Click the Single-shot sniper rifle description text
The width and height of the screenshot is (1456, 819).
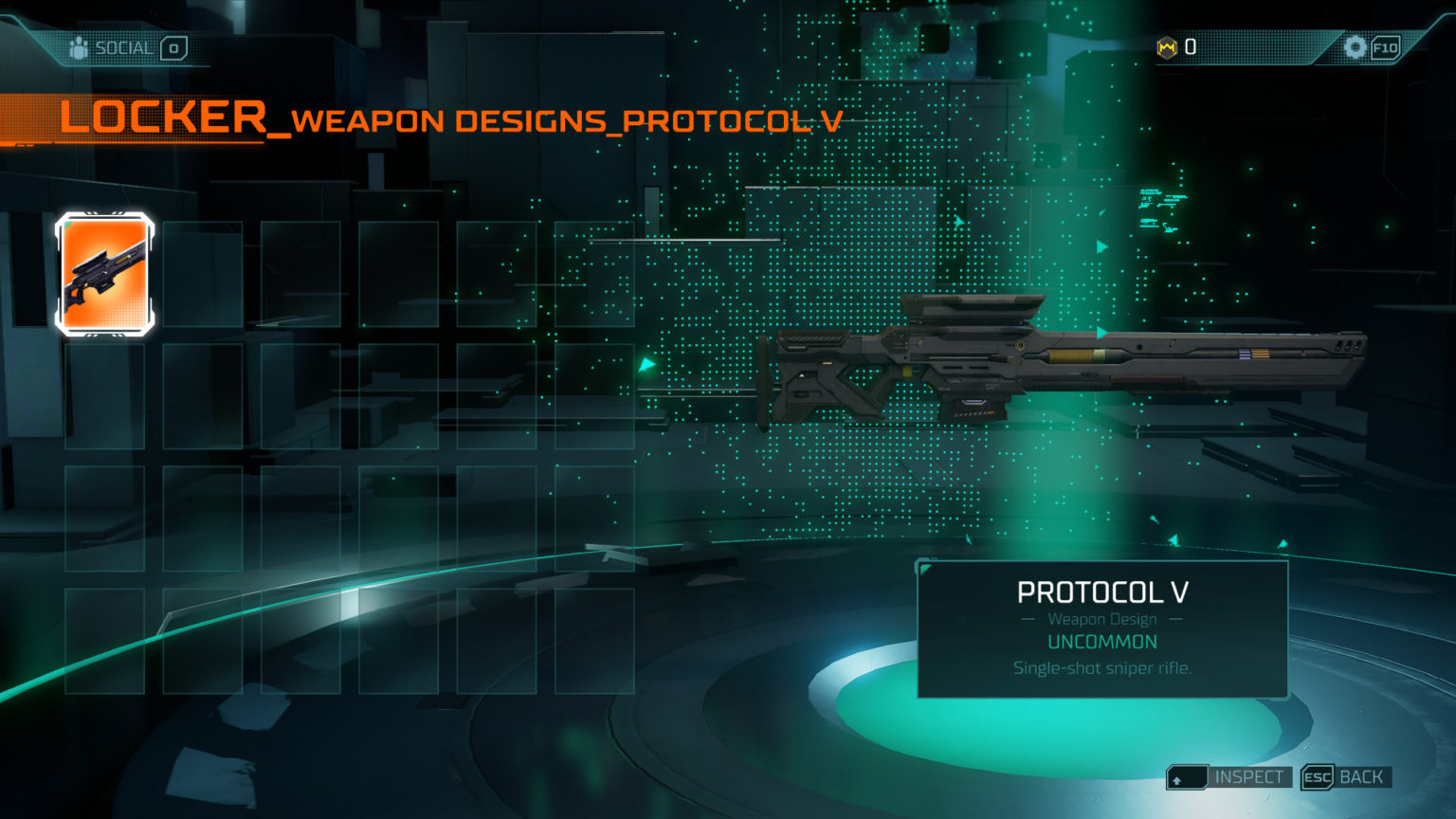tap(1101, 666)
